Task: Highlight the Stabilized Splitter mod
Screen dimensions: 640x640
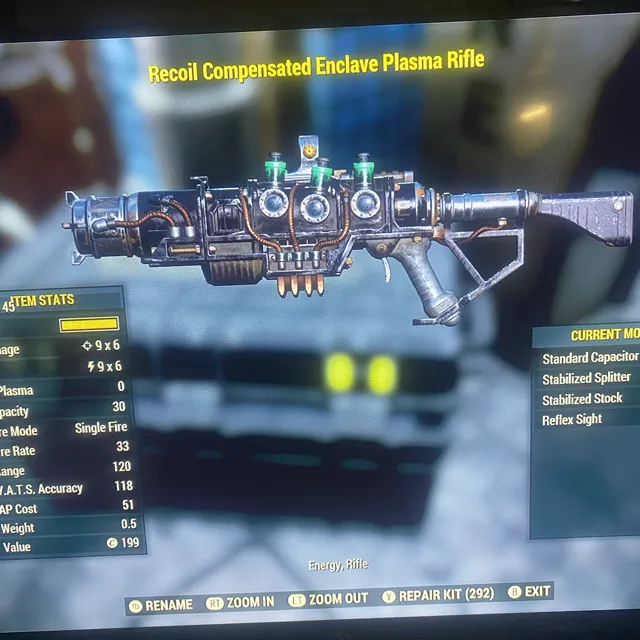Action: [586, 378]
